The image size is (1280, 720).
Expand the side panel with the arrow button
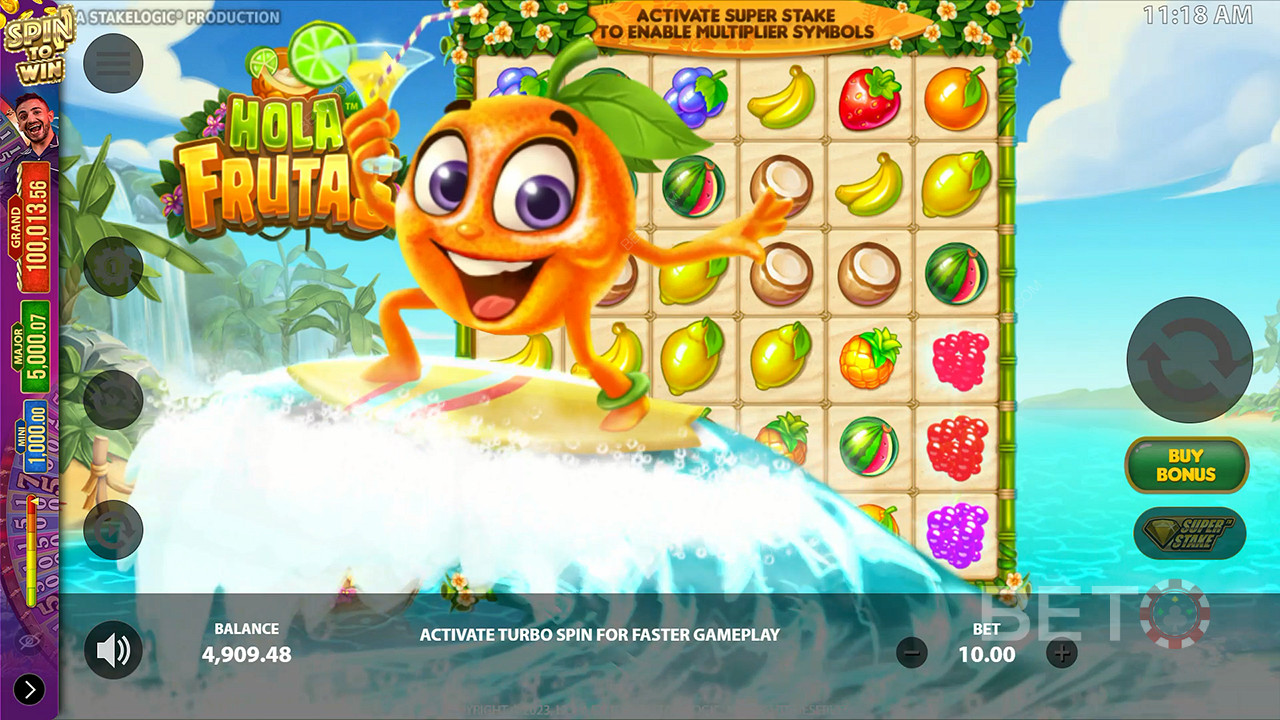click(29, 689)
